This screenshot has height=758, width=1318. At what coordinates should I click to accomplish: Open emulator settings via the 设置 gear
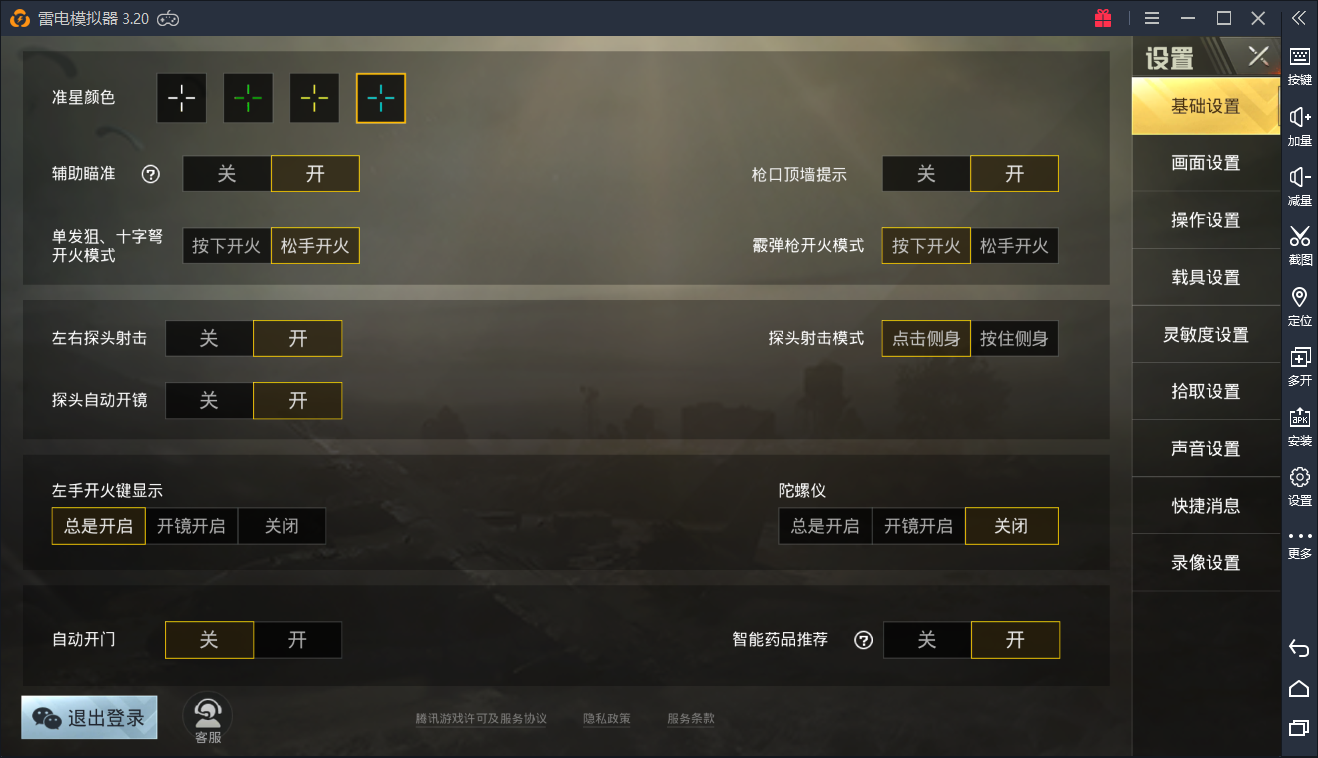coord(1299,488)
